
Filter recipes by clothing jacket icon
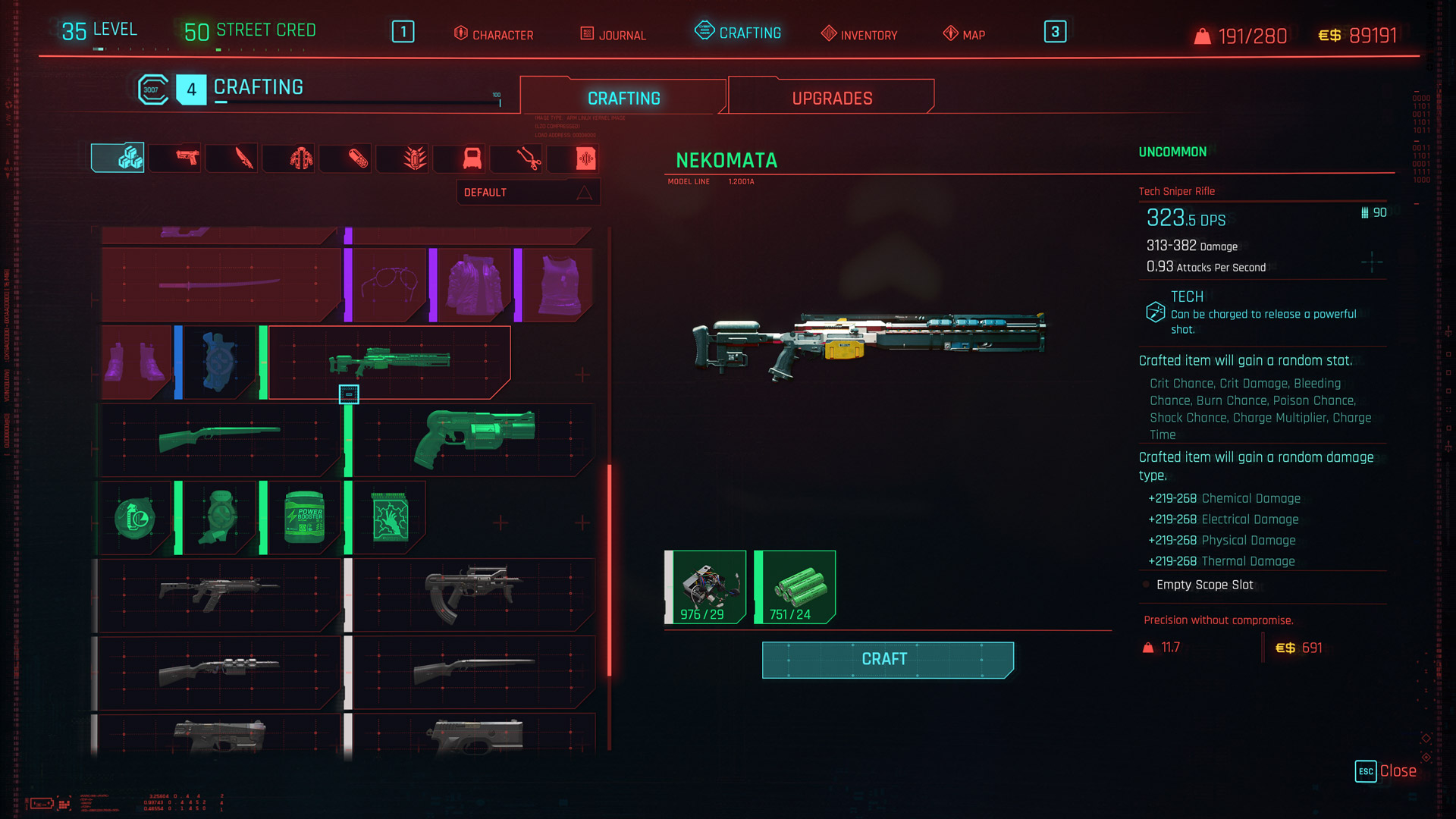(x=301, y=158)
